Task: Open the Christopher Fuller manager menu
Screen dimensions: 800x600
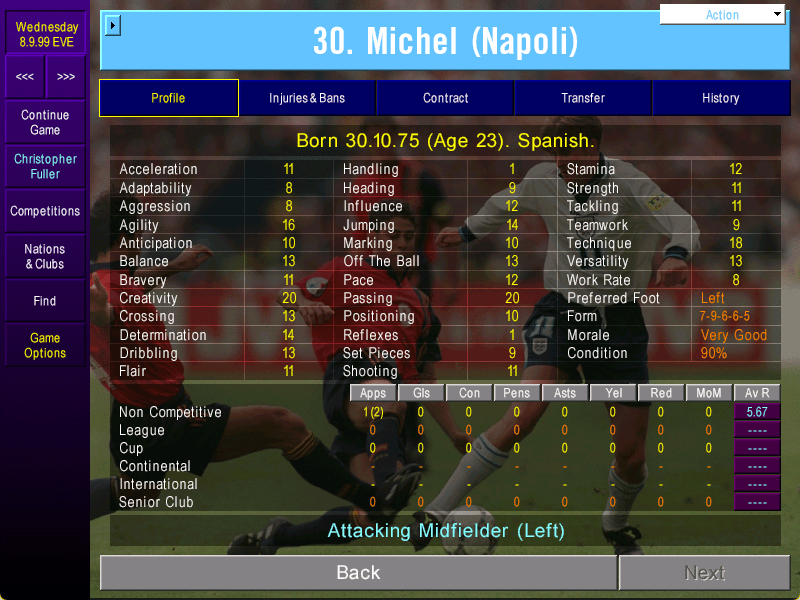Action: 45,167
